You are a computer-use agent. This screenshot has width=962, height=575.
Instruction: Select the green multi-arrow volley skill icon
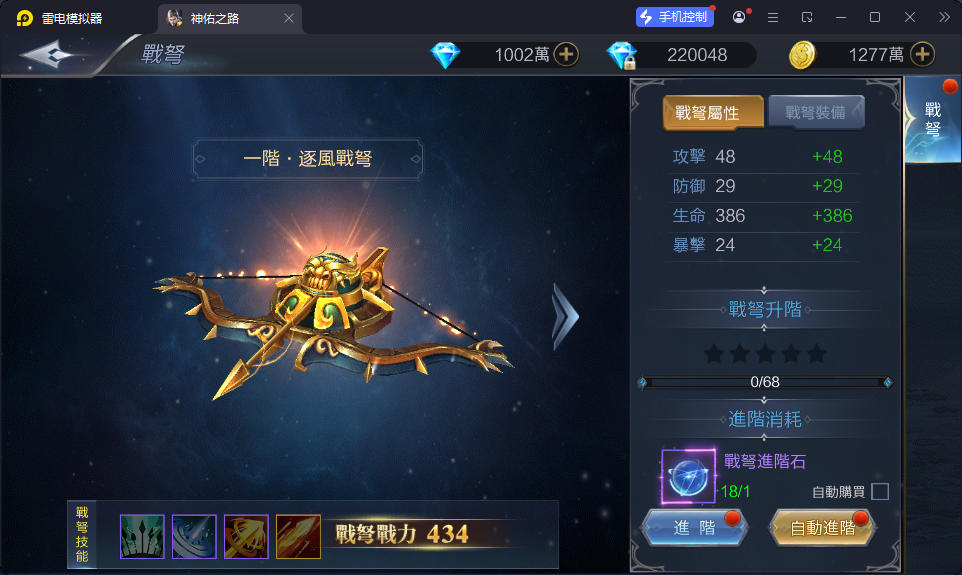click(x=142, y=537)
